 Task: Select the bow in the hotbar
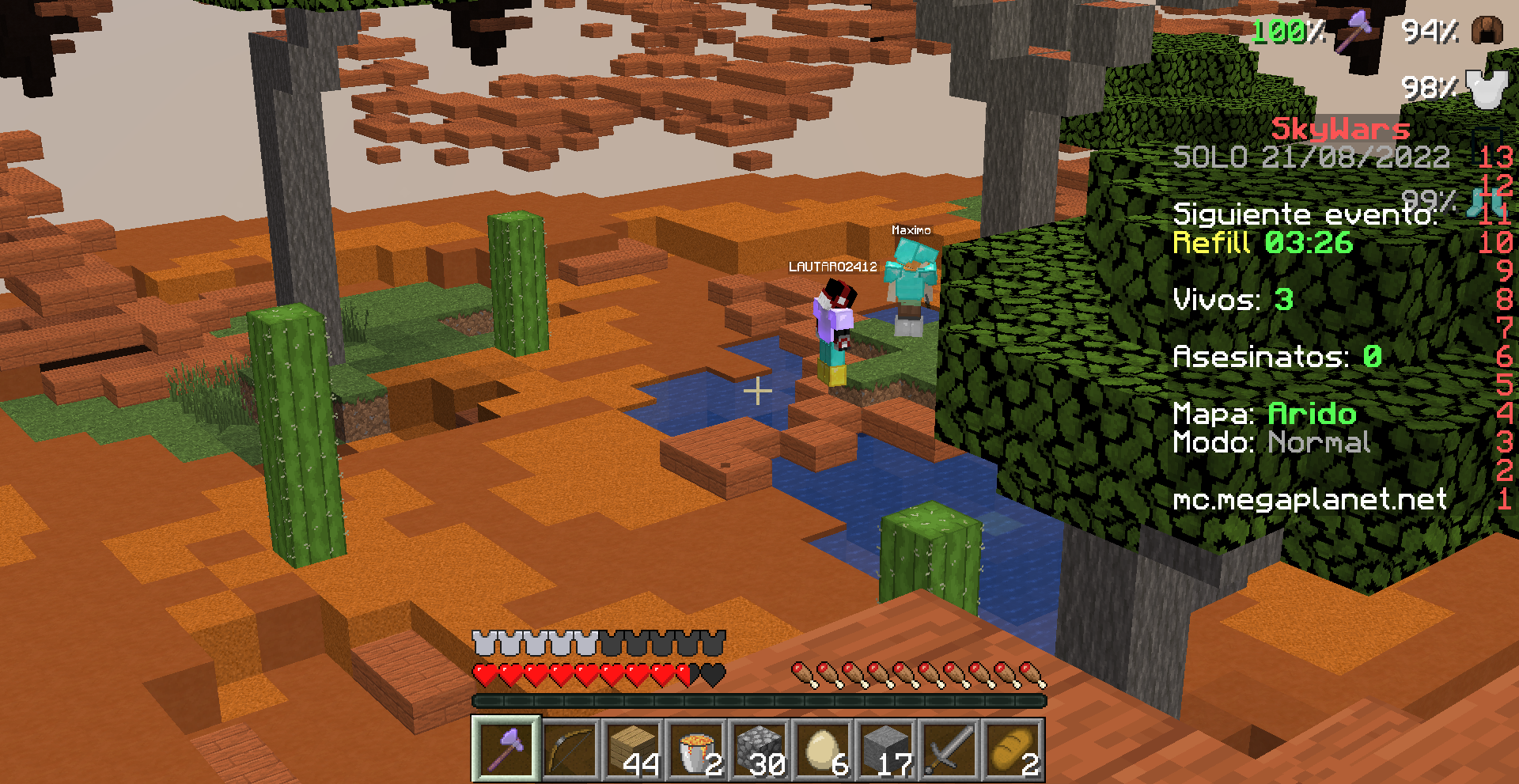click(x=570, y=749)
